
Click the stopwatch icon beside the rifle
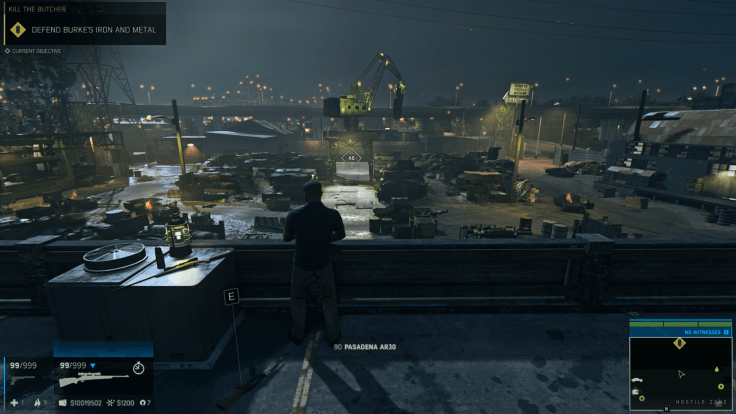click(138, 368)
